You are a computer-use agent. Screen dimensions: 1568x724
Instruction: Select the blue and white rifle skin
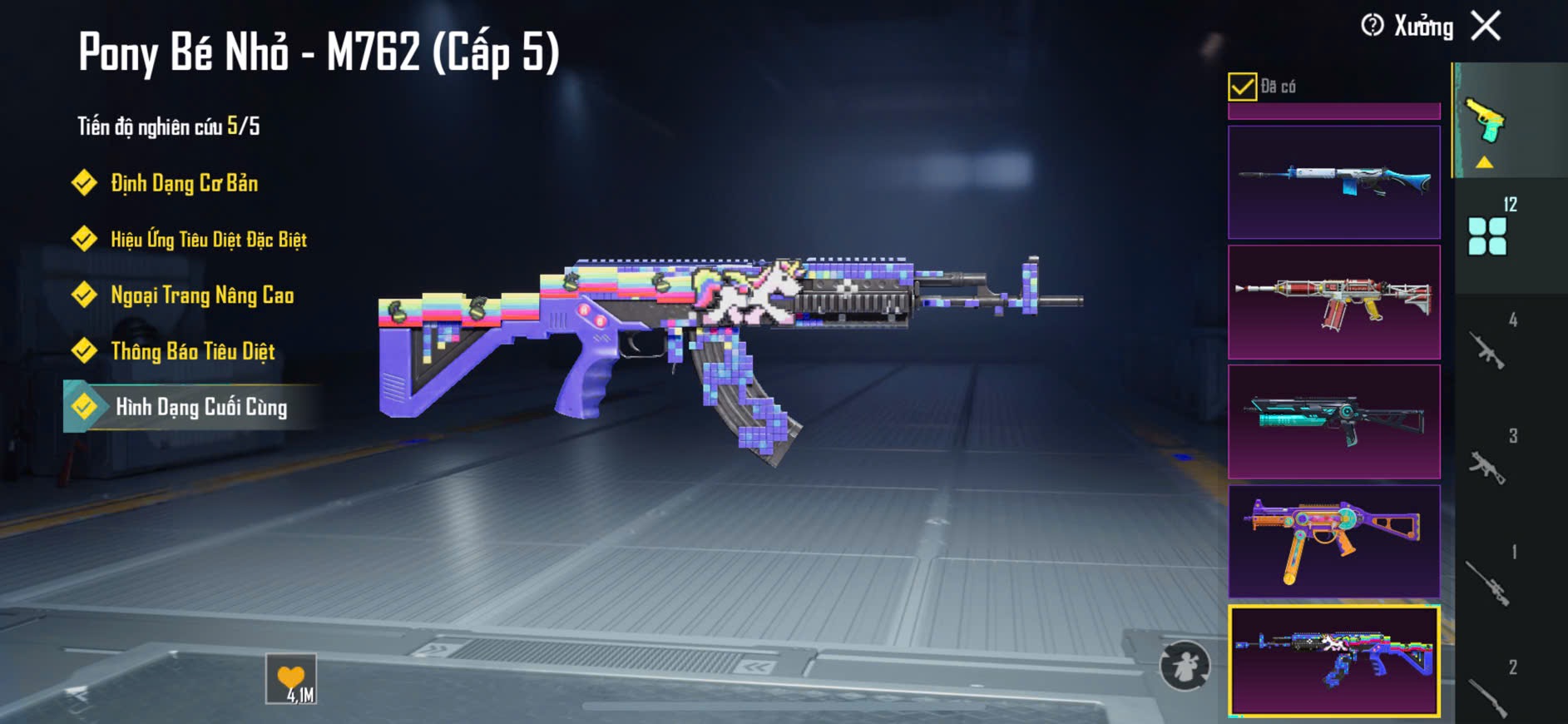click(x=1333, y=182)
